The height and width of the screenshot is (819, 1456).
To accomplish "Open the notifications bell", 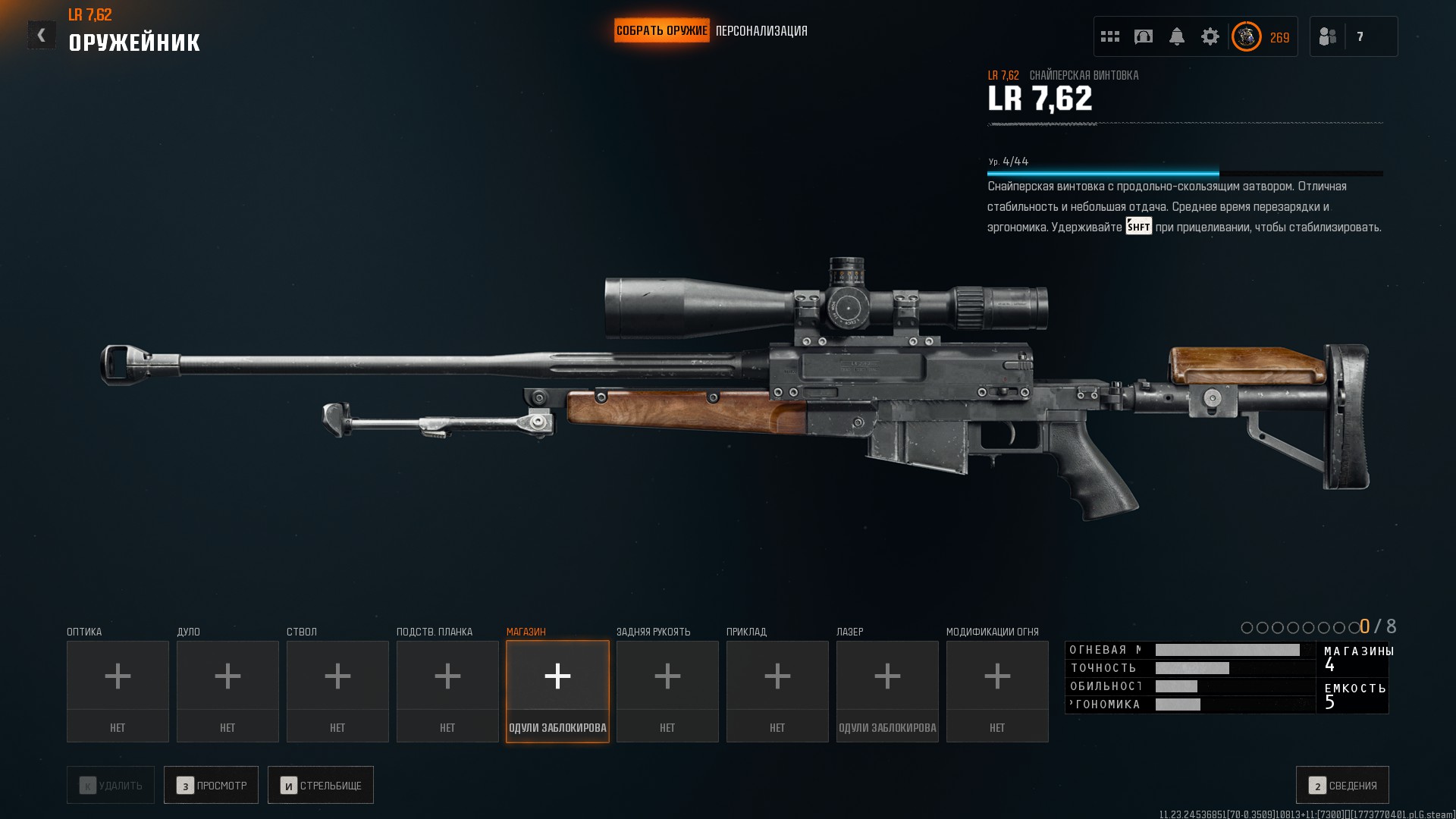I will 1177,36.
